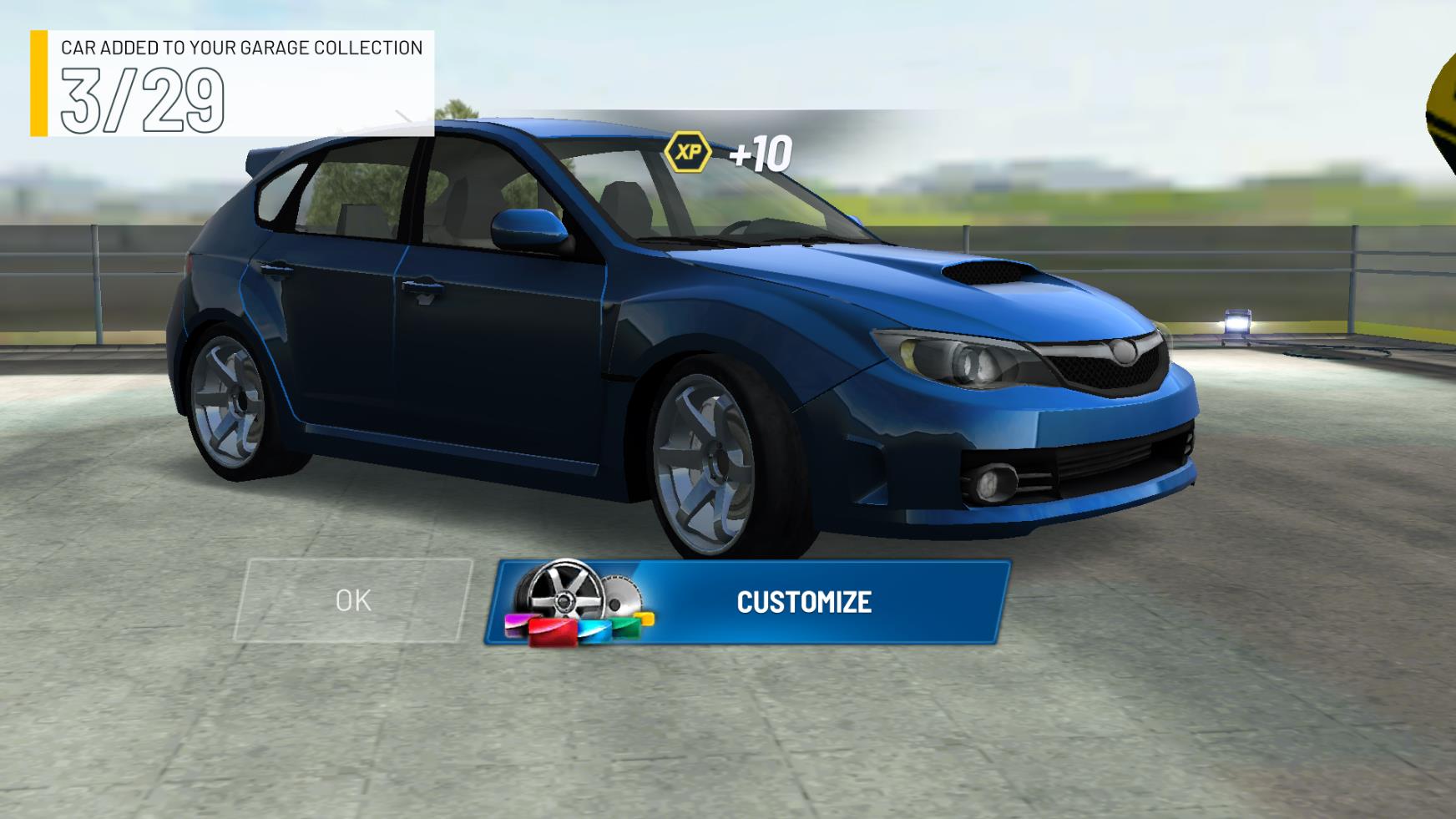The height and width of the screenshot is (819, 1456).
Task: Open the Customize car option
Action: (x=748, y=602)
